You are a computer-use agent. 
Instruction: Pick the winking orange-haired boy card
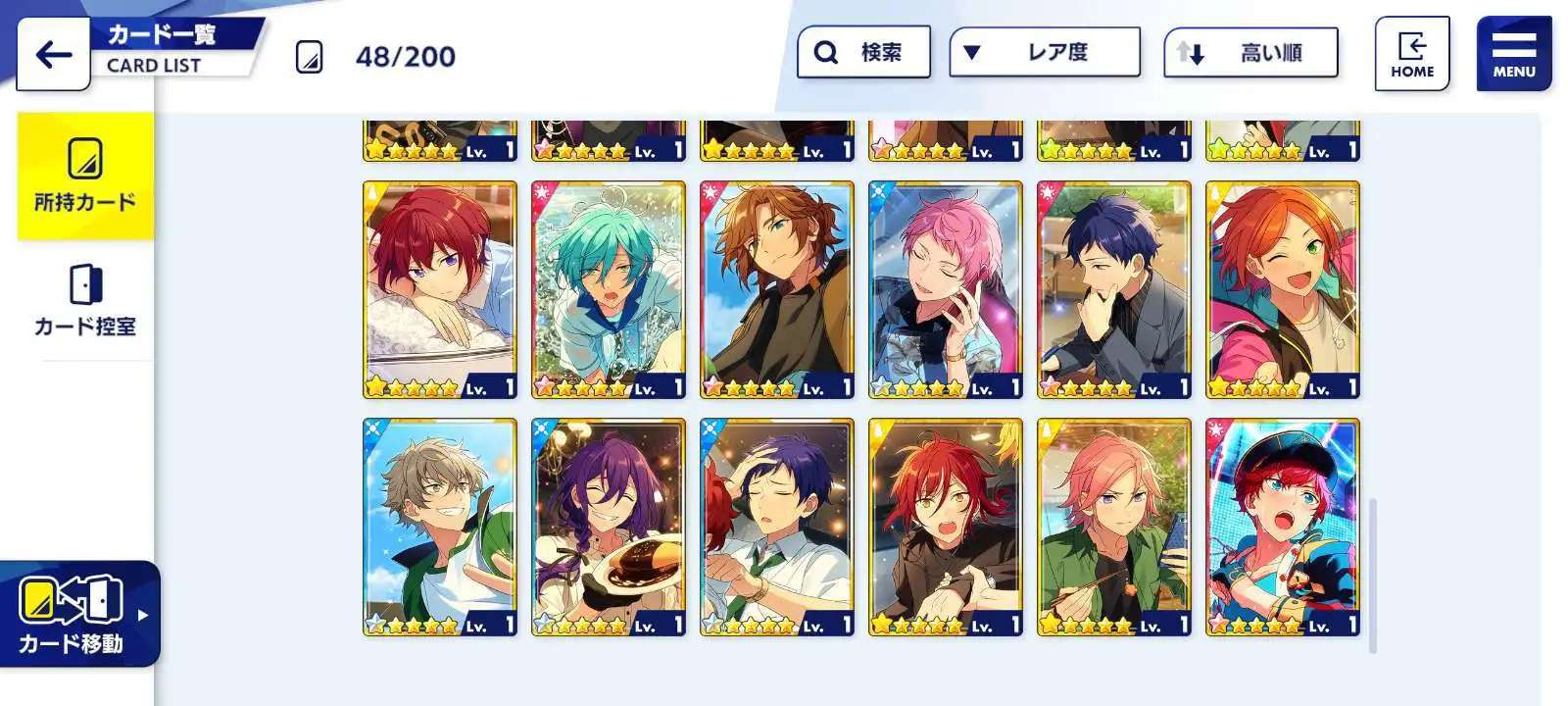1282,289
